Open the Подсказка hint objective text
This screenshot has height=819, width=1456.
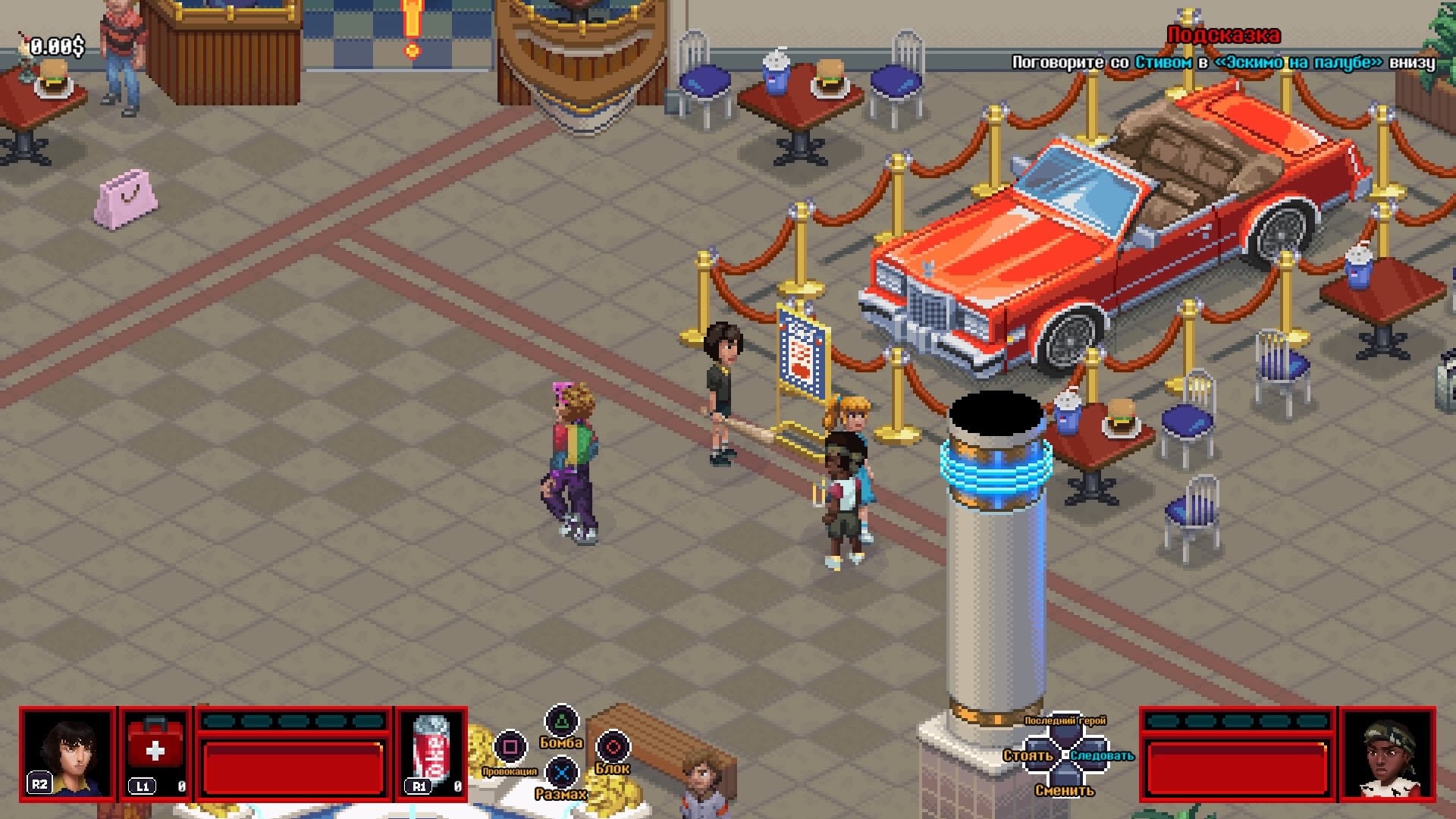point(1222,62)
